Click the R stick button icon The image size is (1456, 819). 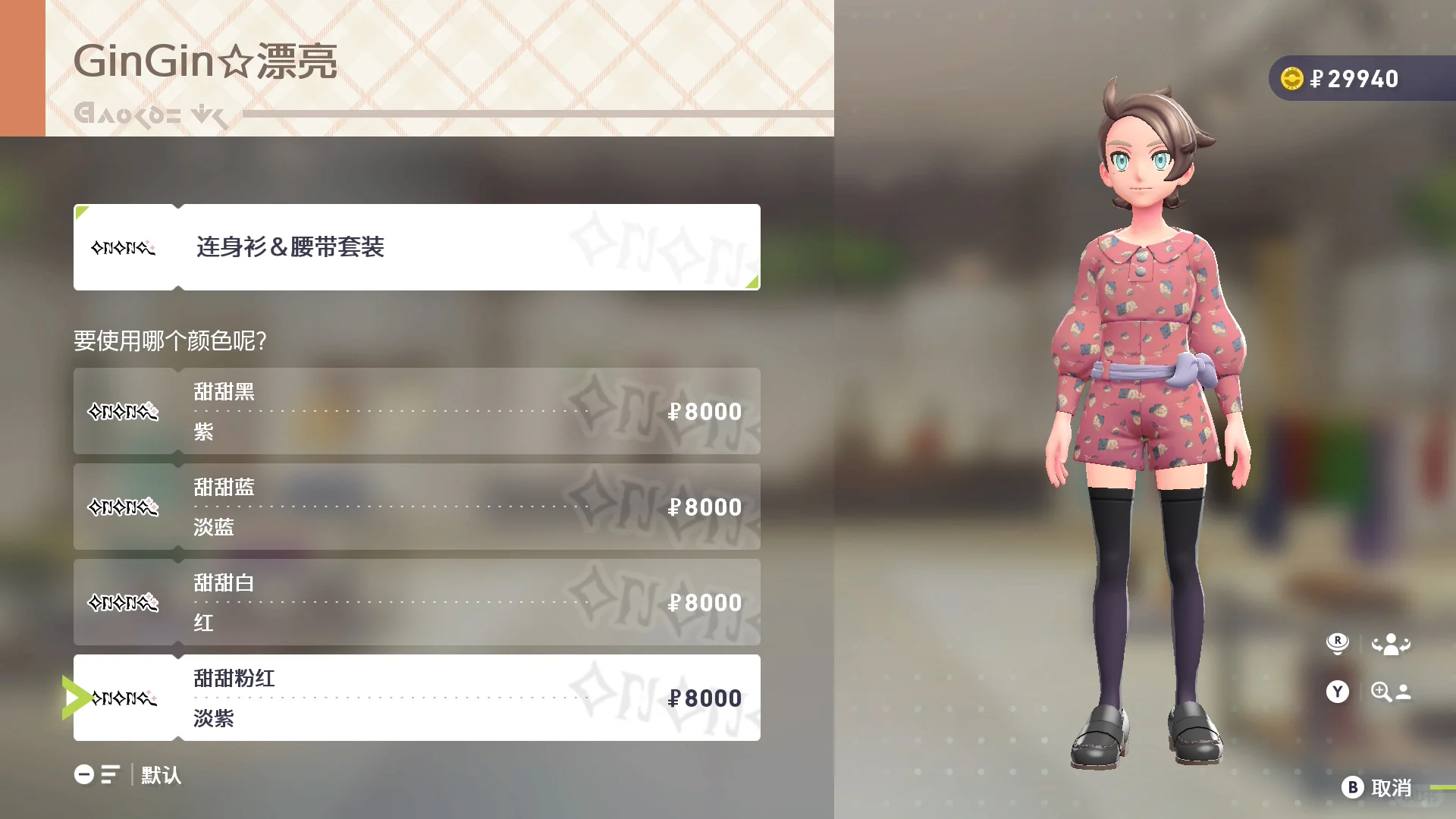[1338, 643]
